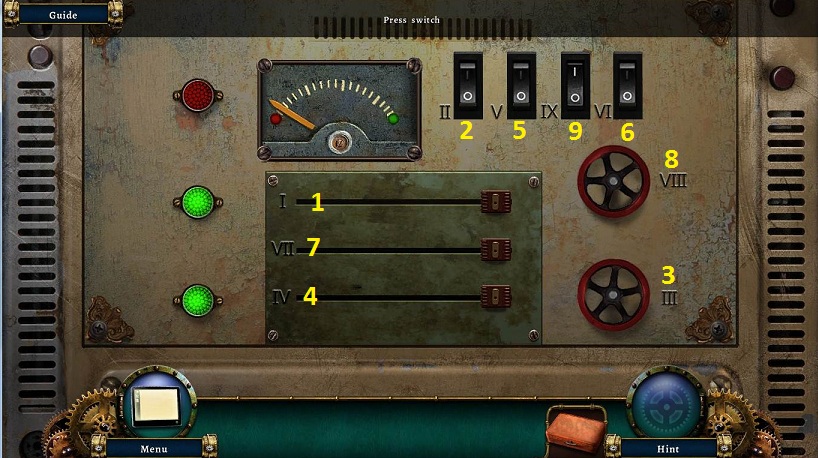Turn the red valve wheel labeled III
The image size is (818, 458).
pos(613,295)
